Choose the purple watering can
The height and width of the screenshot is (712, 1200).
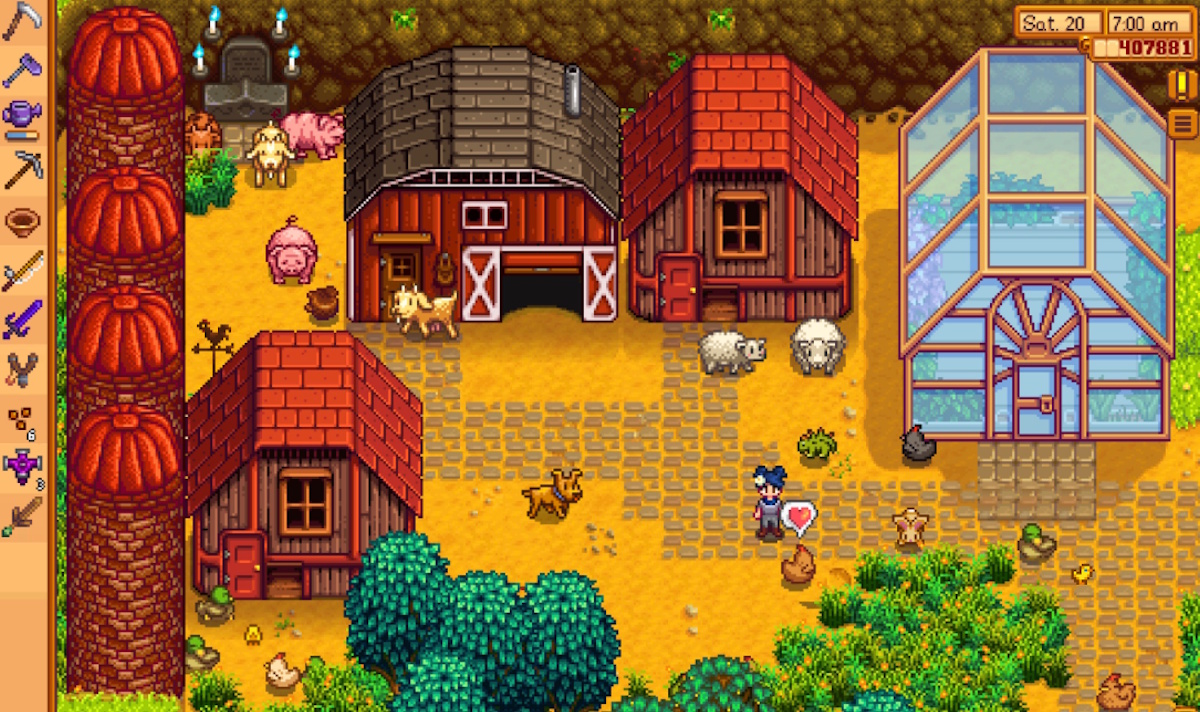(22, 118)
